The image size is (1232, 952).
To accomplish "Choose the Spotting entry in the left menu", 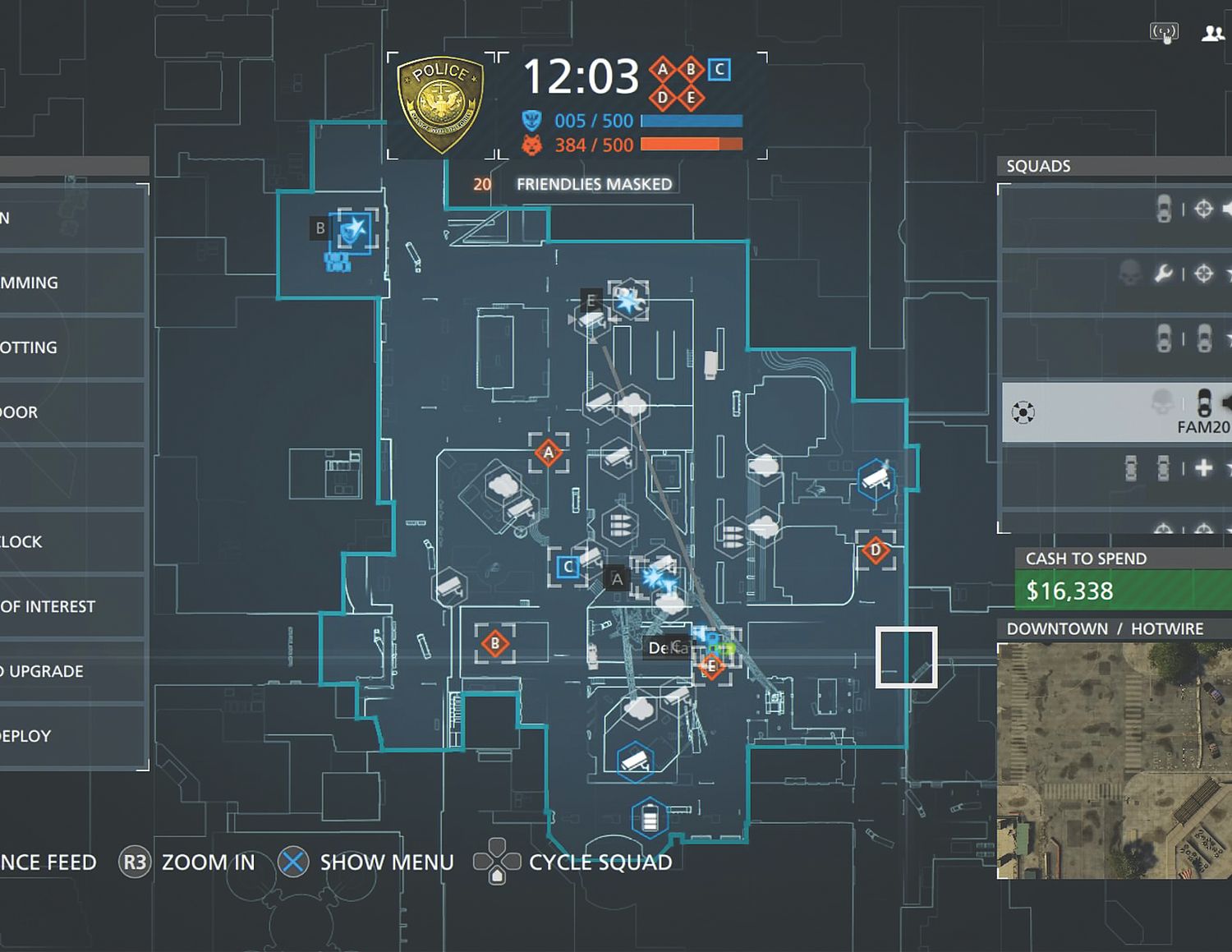I will coord(72,347).
